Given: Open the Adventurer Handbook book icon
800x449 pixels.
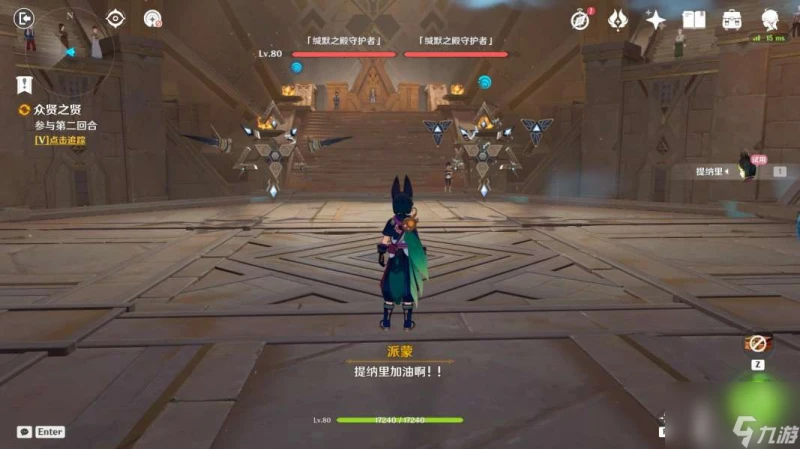Looking at the screenshot, I should tap(694, 19).
